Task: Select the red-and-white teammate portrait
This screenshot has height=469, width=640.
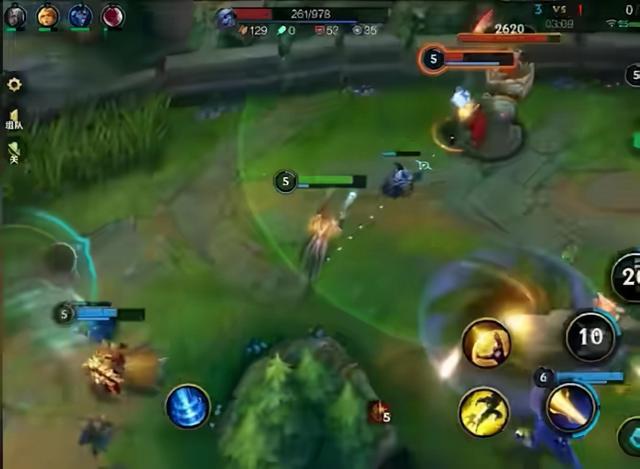Action: (x=112, y=16)
